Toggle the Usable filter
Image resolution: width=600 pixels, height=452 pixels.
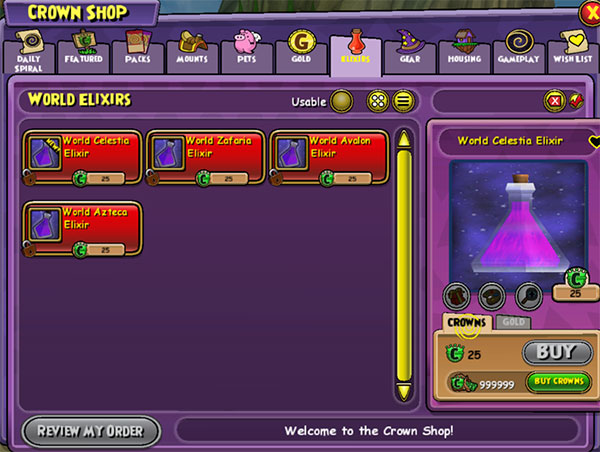pyautogui.click(x=342, y=101)
